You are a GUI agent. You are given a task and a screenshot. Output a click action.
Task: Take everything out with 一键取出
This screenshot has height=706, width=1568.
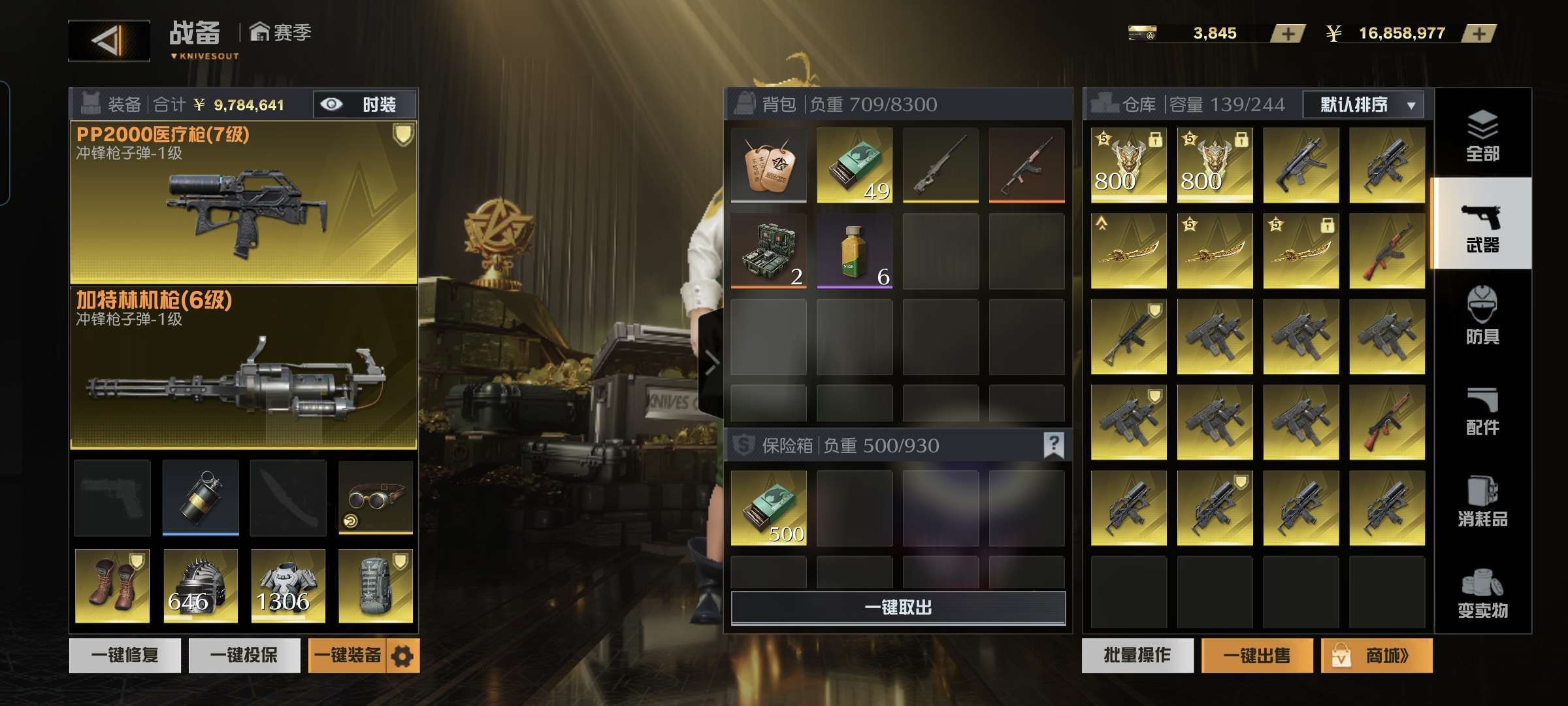(898, 608)
